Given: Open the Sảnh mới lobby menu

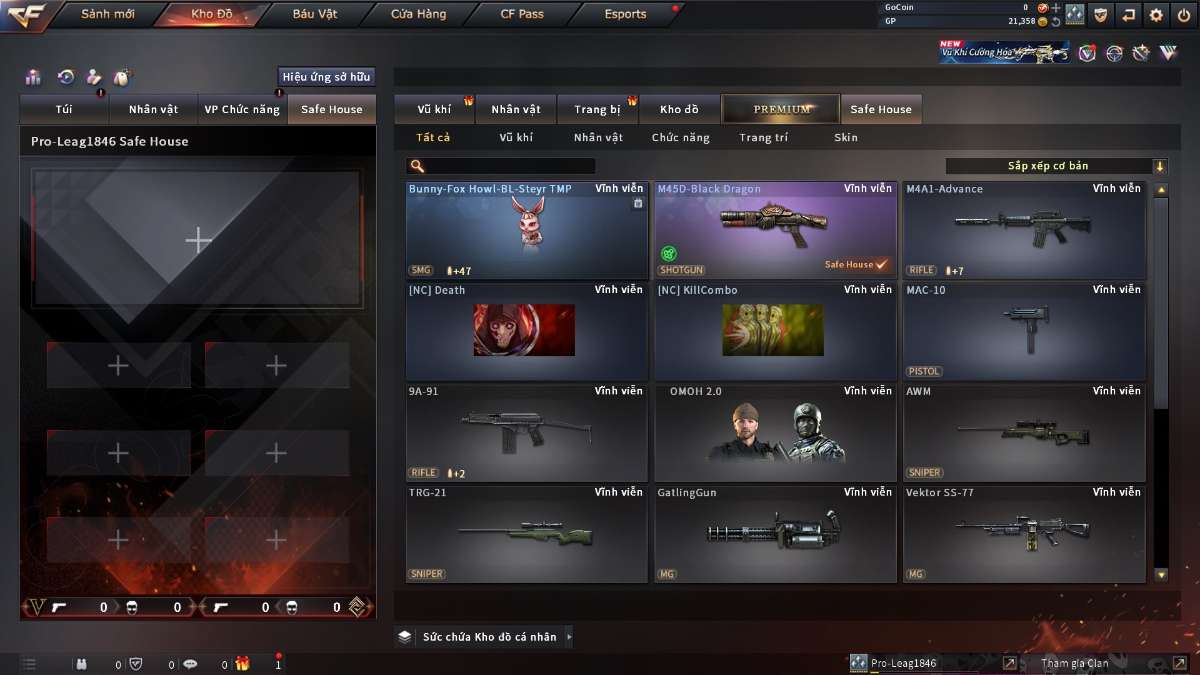Looking at the screenshot, I should [x=107, y=14].
